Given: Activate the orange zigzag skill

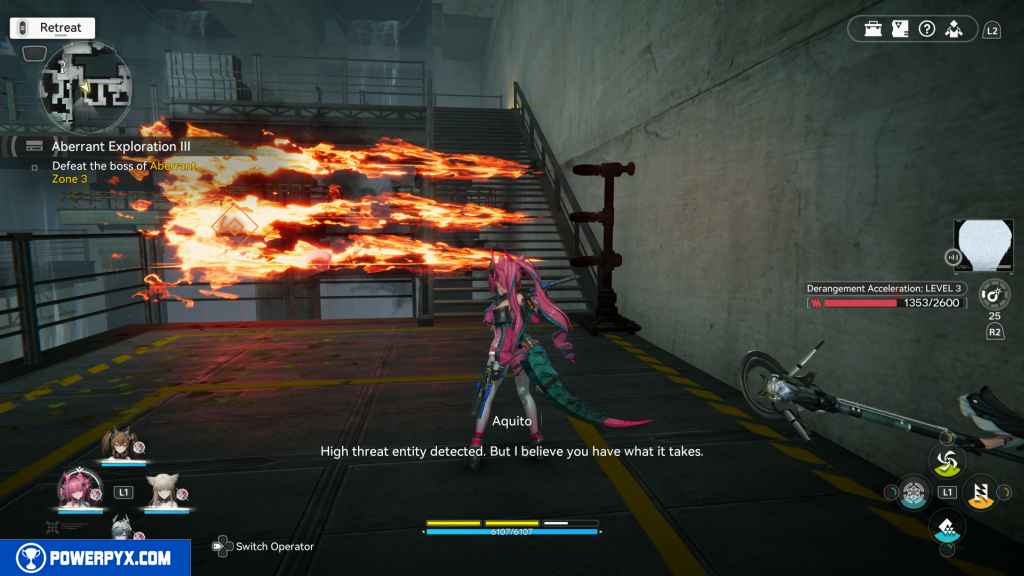Looking at the screenshot, I should click(980, 491).
